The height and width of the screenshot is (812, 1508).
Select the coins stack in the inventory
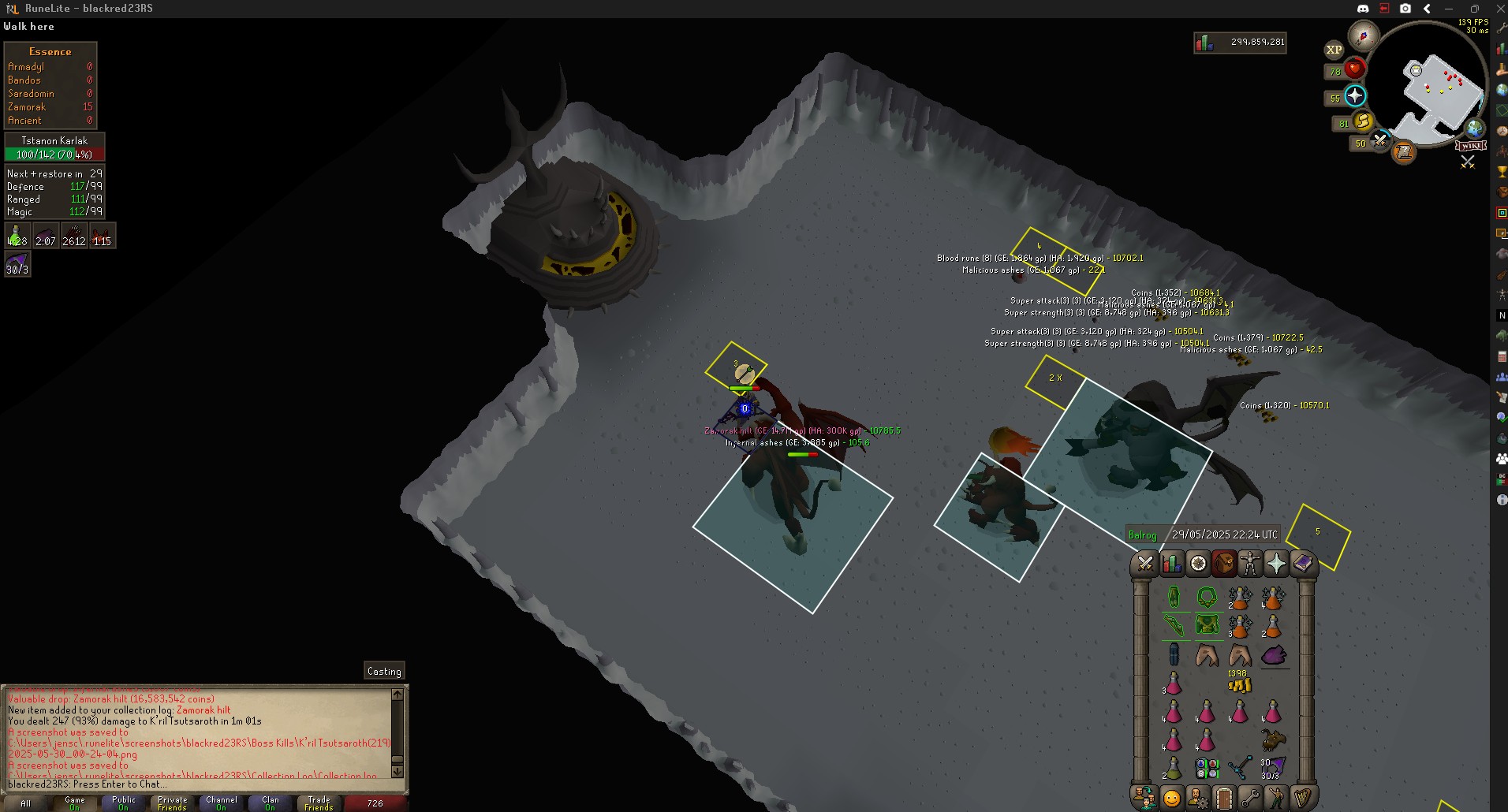pyautogui.click(x=1239, y=684)
